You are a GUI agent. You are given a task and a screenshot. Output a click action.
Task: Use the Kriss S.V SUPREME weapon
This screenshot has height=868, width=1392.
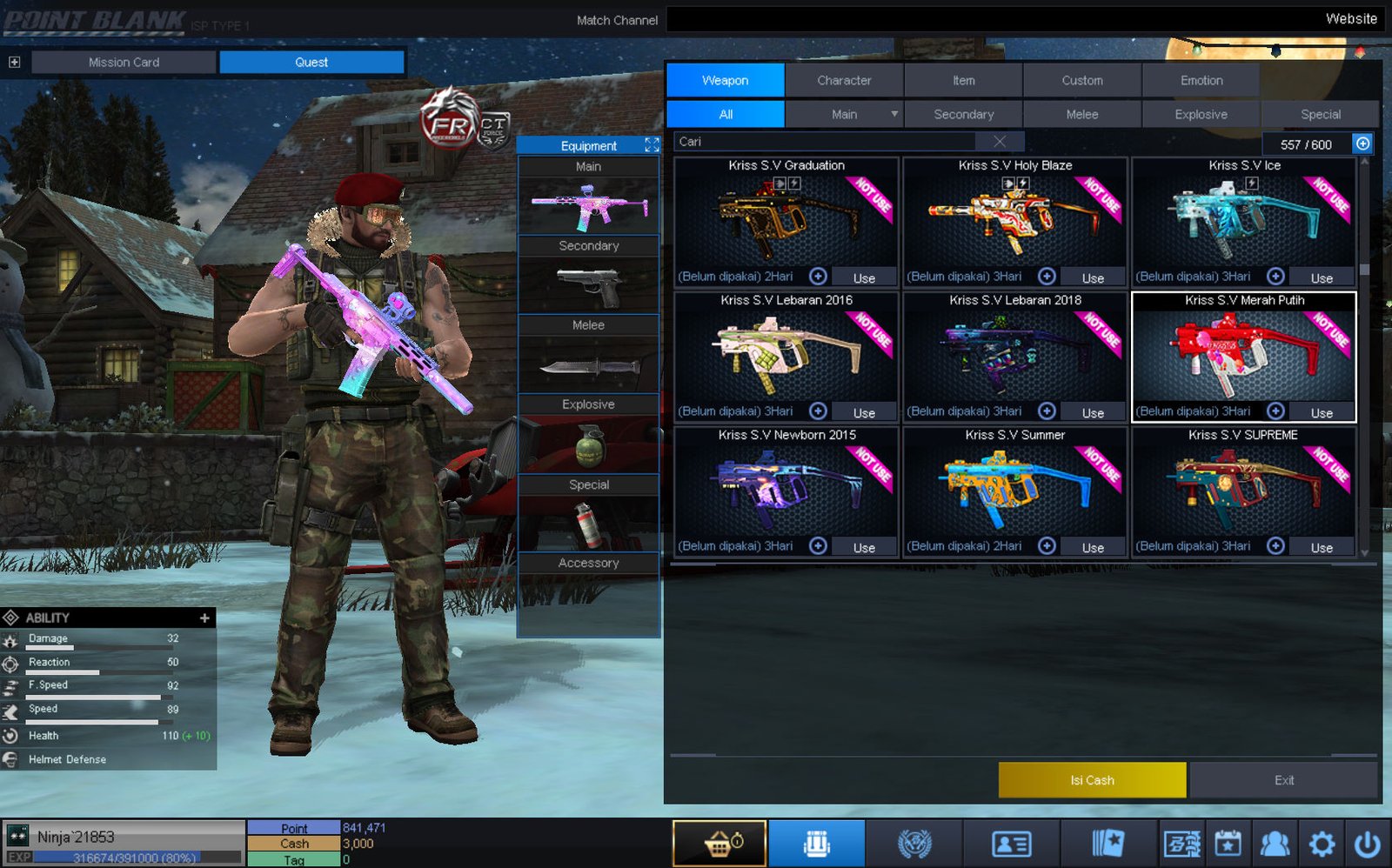tap(1321, 547)
